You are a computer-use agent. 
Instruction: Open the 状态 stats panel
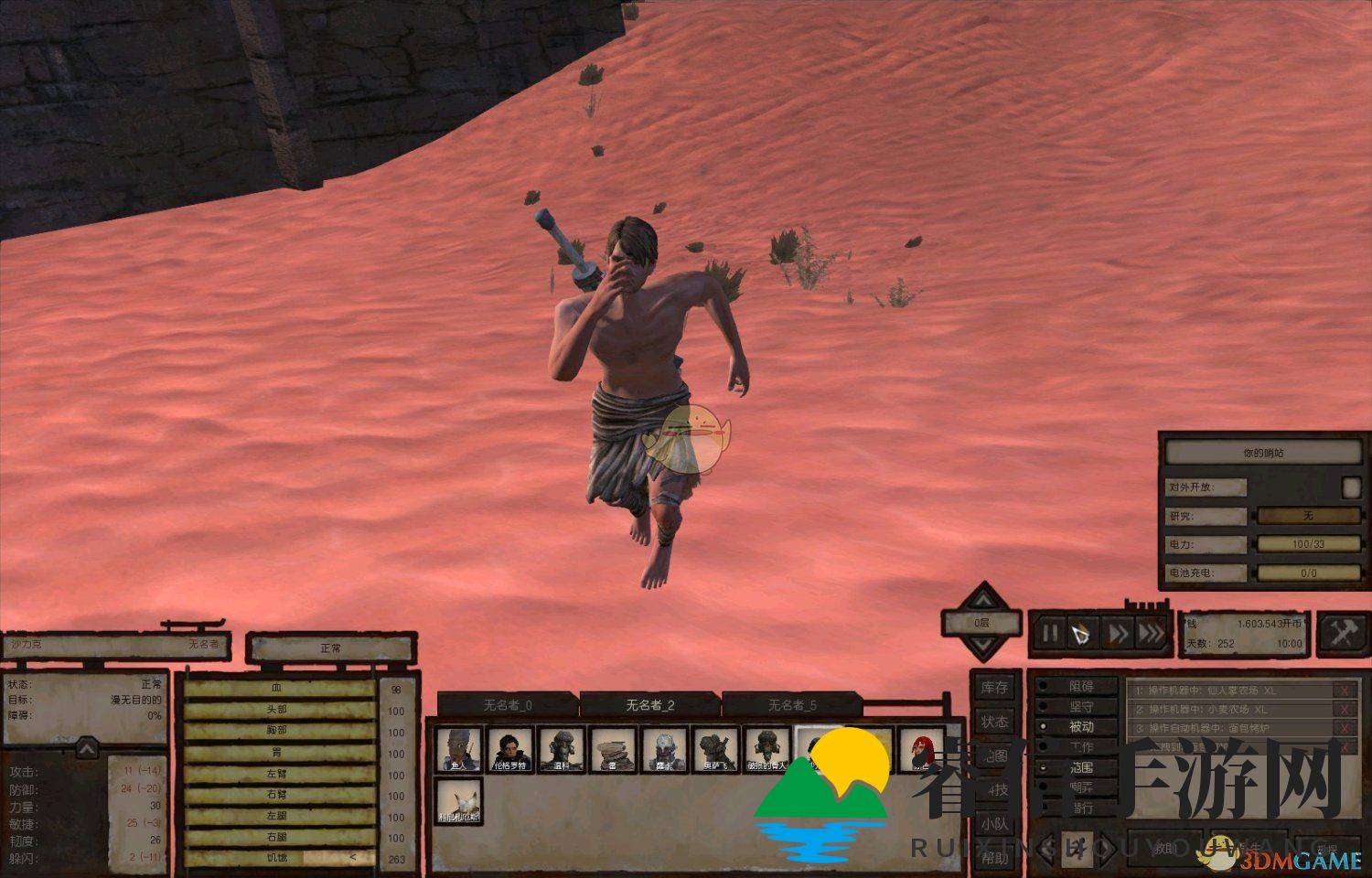994,722
